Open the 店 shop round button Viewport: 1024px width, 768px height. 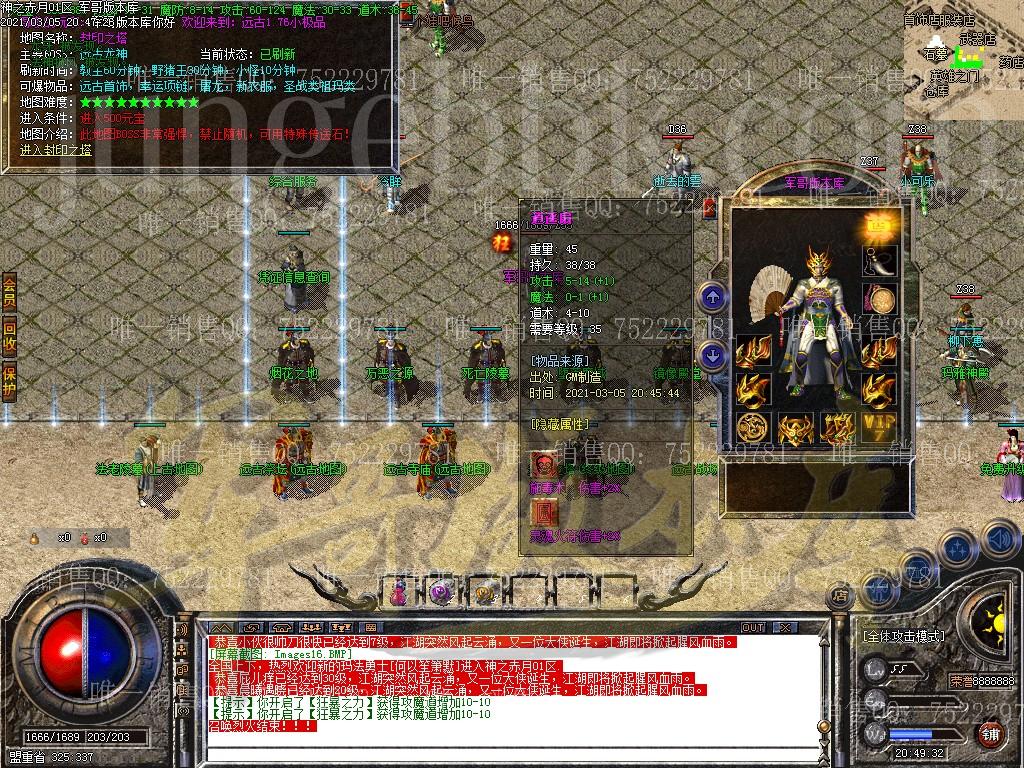tap(840, 595)
